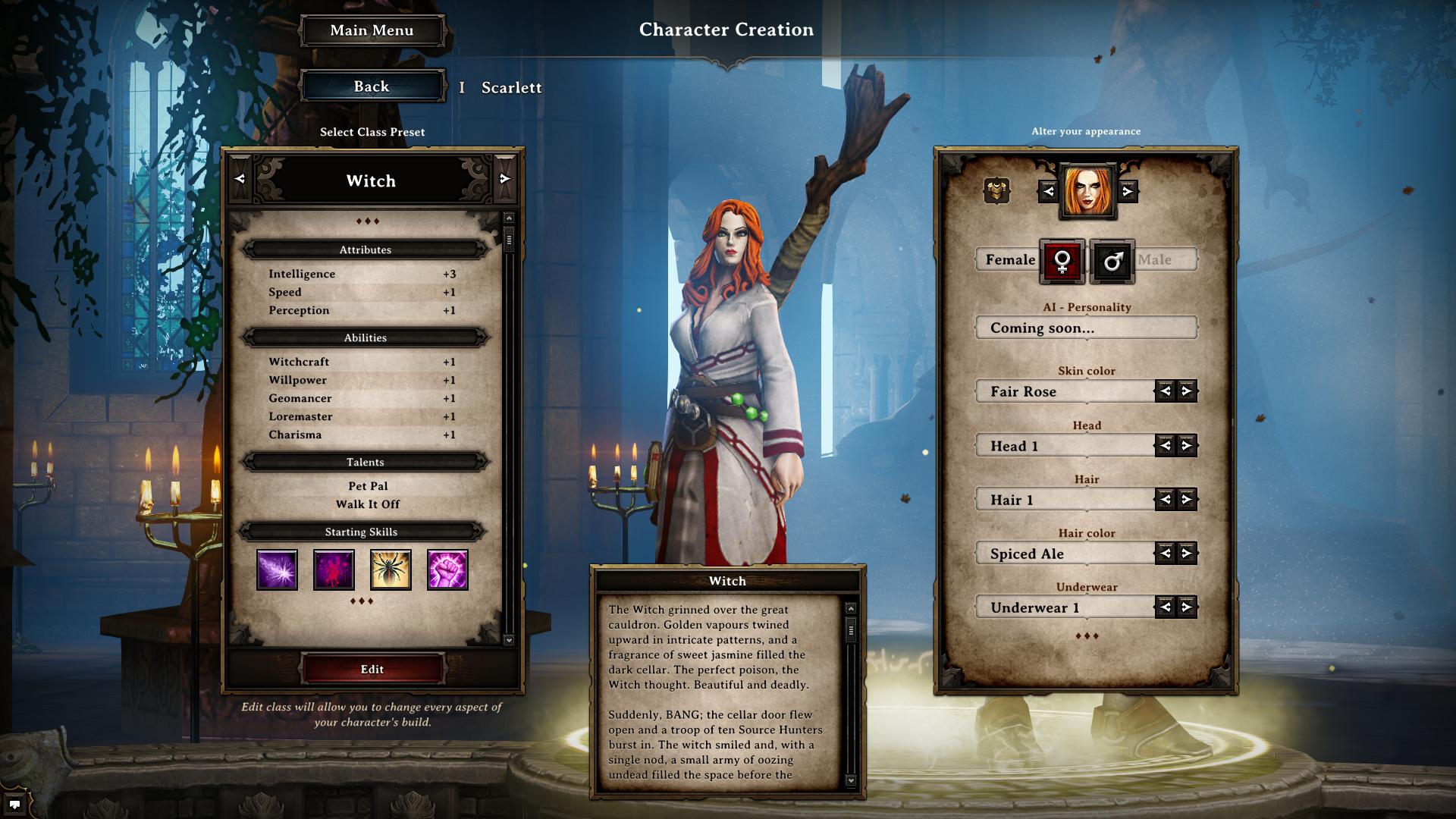Screen dimensions: 1456x819
Task: Go Back to the previous screen
Action: (x=372, y=86)
